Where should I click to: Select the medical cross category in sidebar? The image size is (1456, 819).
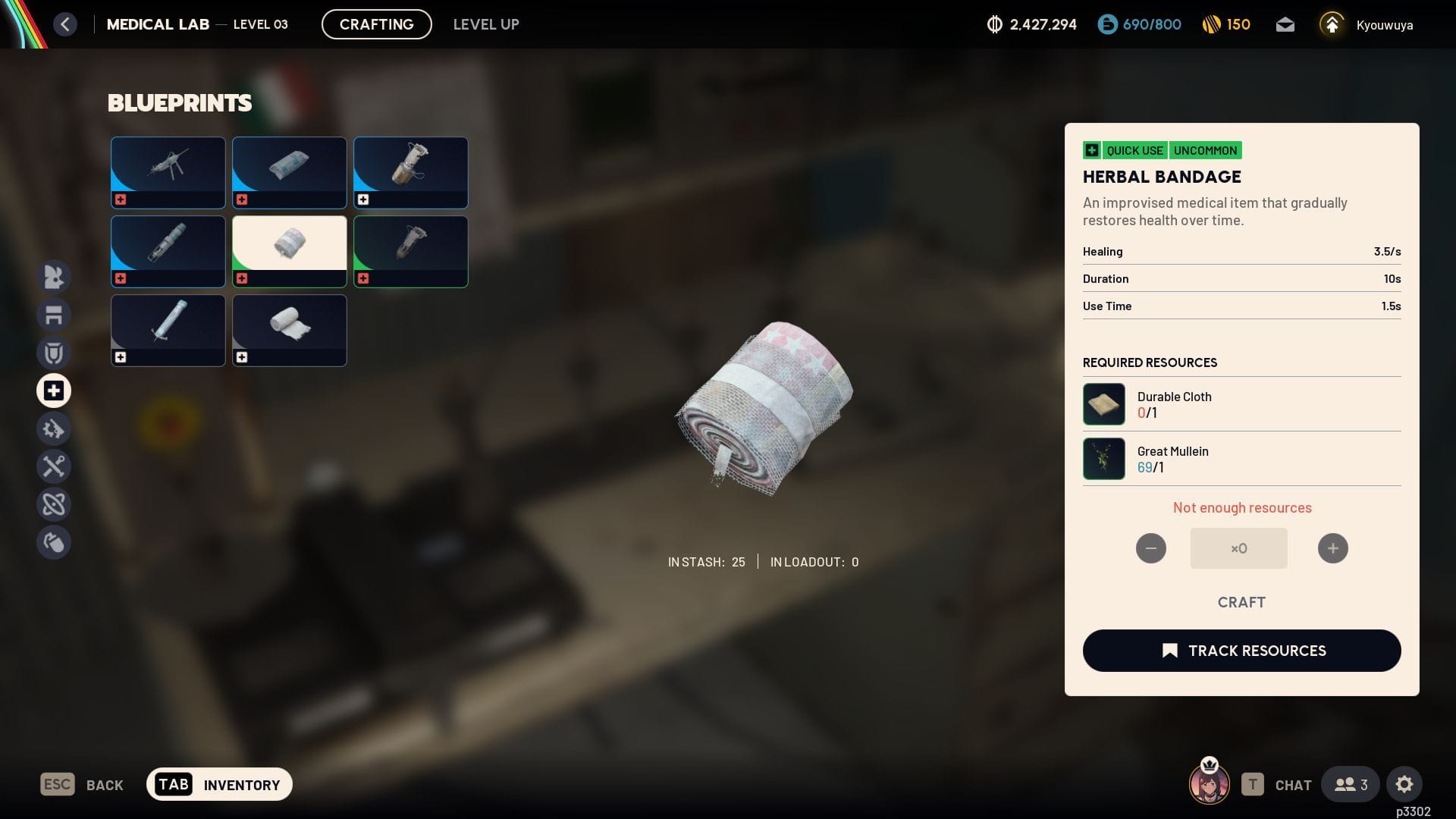click(54, 391)
